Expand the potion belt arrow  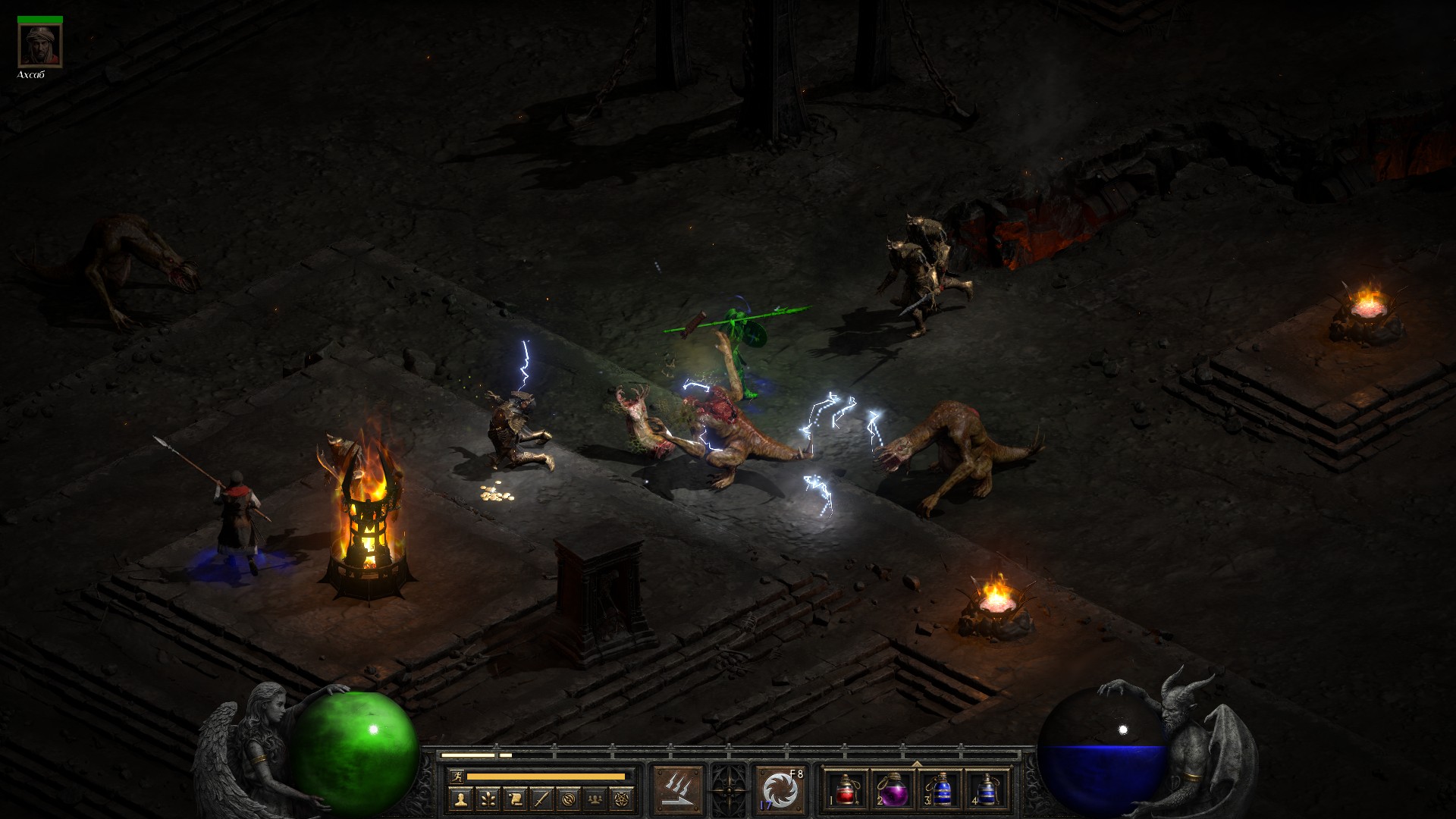916,764
